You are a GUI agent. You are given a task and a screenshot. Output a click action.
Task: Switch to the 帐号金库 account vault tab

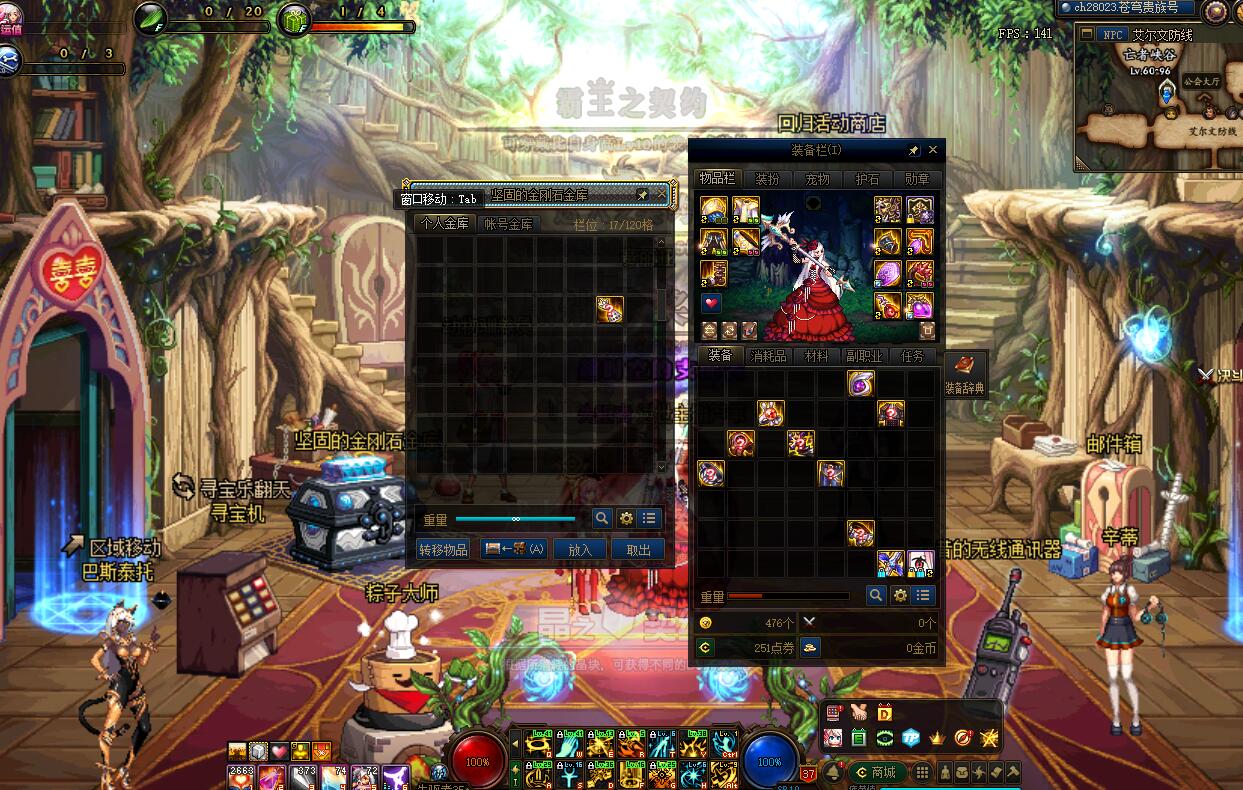coord(507,224)
